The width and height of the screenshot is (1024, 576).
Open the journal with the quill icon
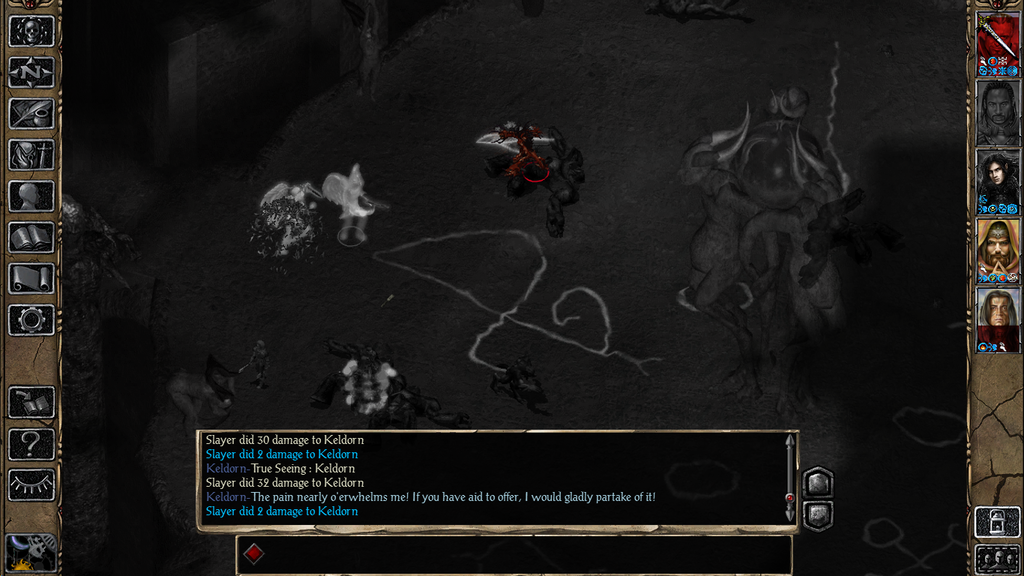31,113
